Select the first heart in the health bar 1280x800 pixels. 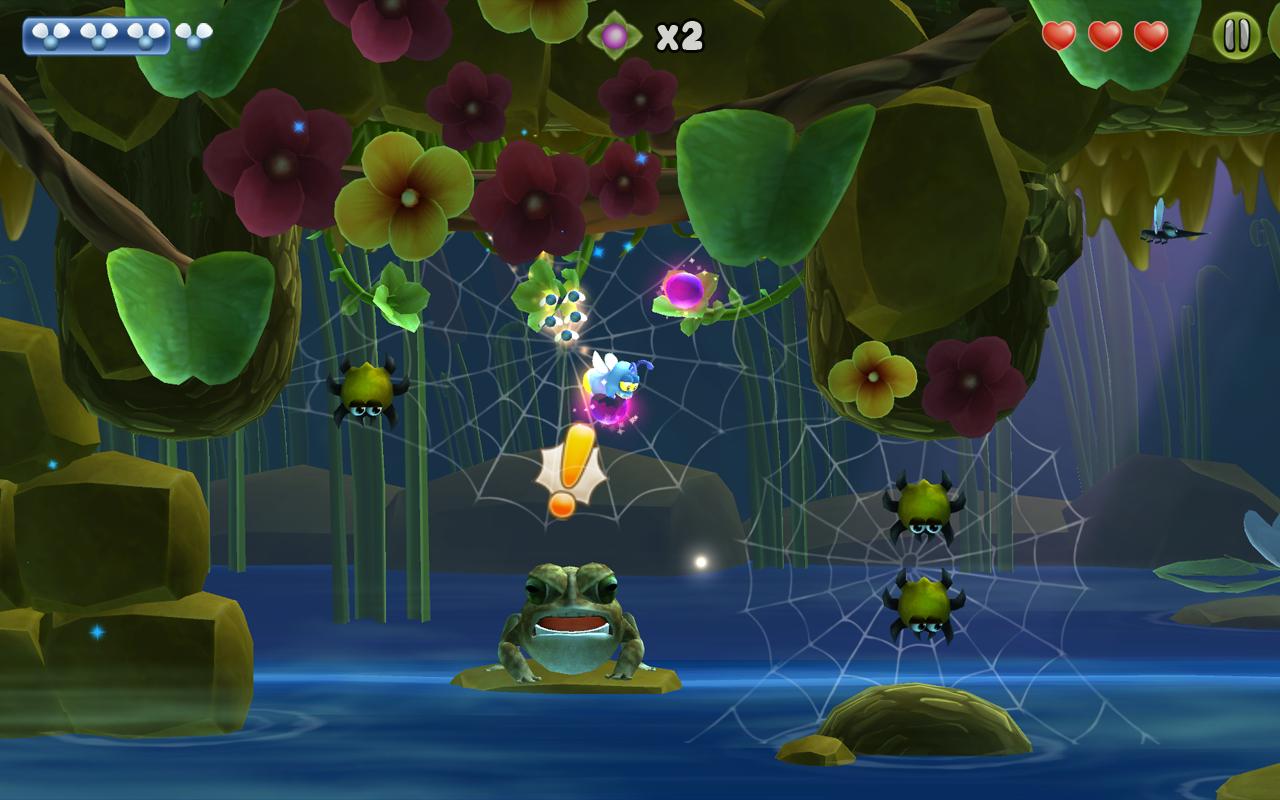(x=1058, y=33)
